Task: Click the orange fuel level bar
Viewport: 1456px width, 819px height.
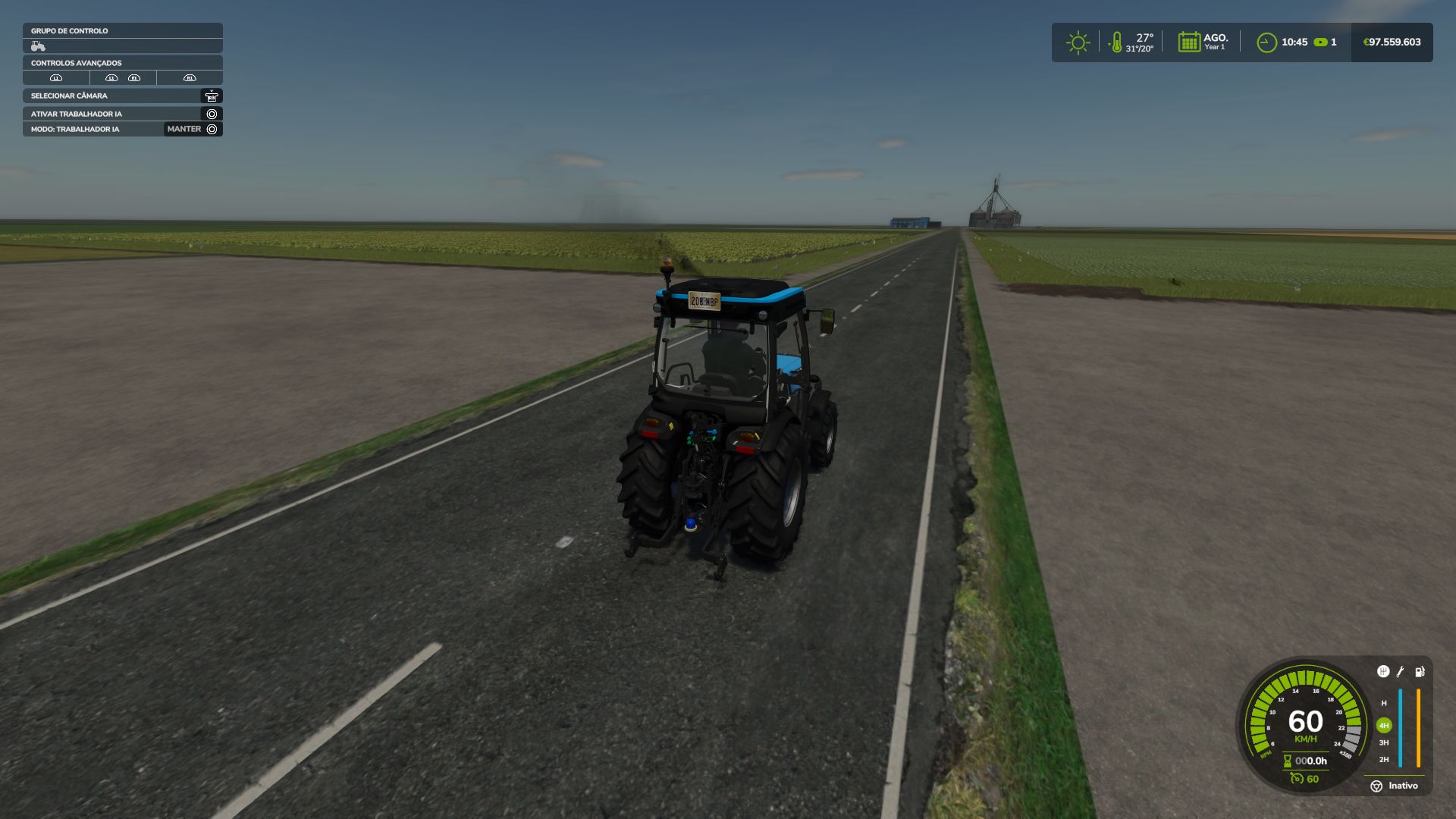Action: [1418, 726]
